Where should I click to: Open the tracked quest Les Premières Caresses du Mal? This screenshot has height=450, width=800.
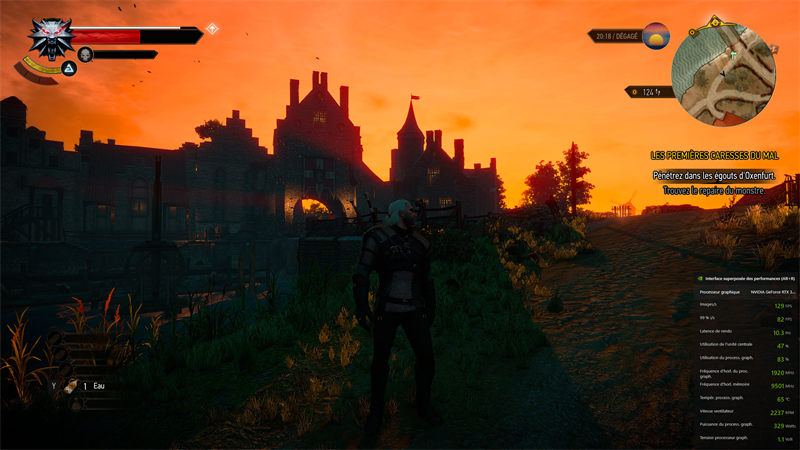pyautogui.click(x=714, y=156)
